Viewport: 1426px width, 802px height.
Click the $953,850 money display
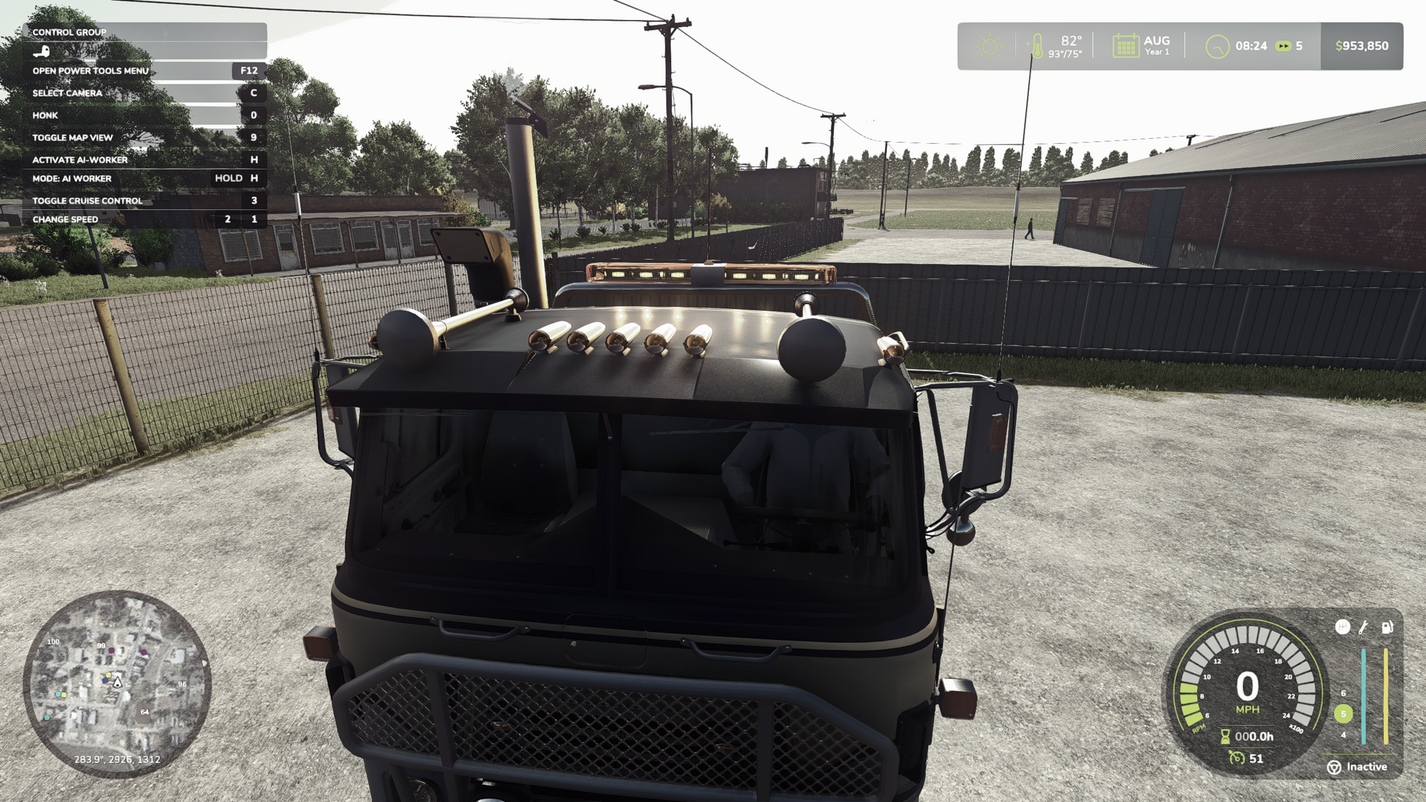1361,44
